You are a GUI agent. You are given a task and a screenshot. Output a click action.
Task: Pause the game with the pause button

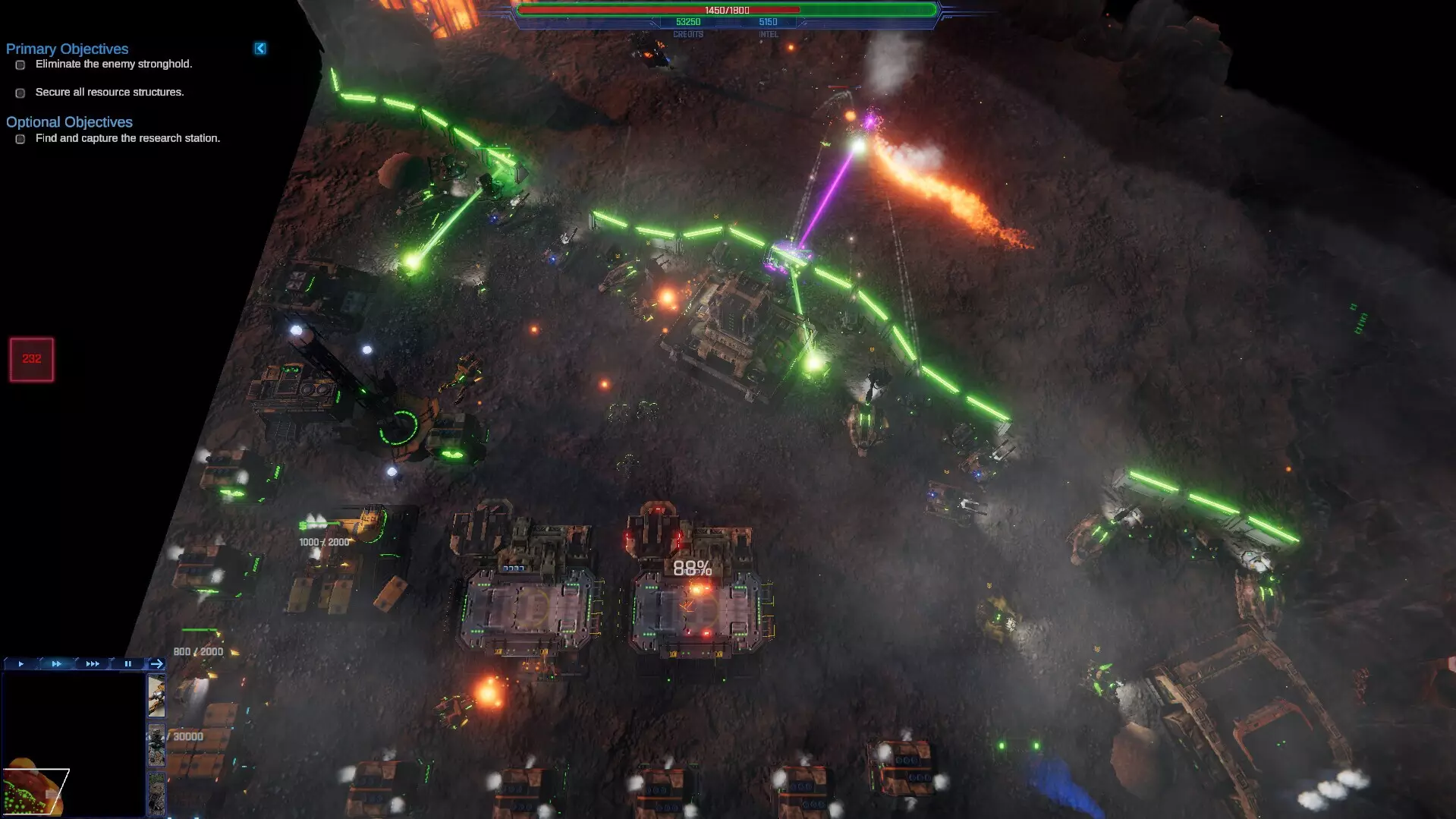tap(128, 664)
